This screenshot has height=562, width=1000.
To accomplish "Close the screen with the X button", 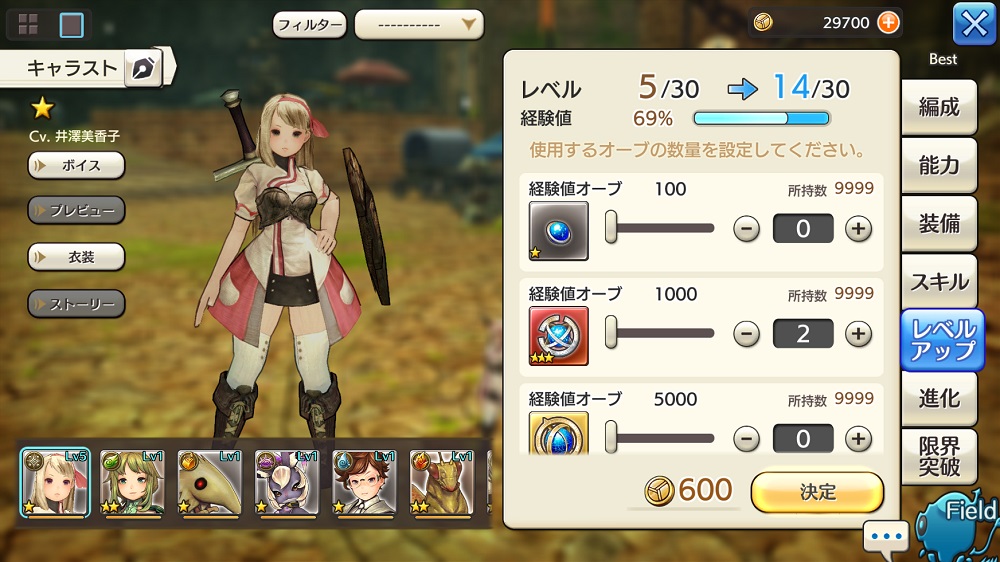I will (974, 23).
